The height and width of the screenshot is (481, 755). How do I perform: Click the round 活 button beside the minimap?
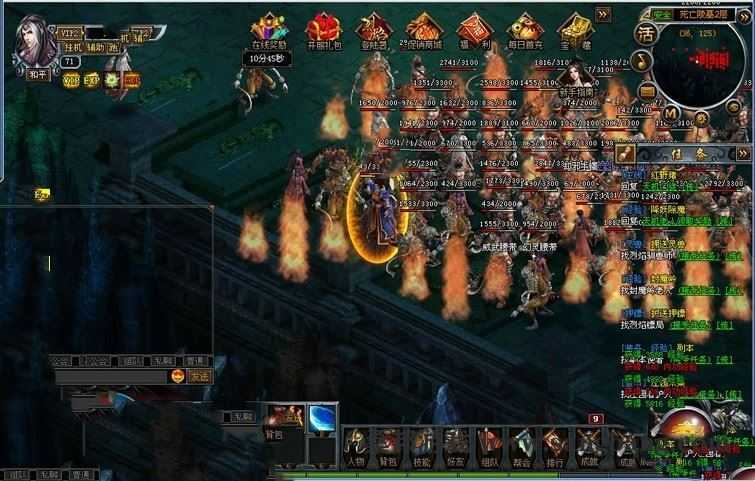pos(645,33)
